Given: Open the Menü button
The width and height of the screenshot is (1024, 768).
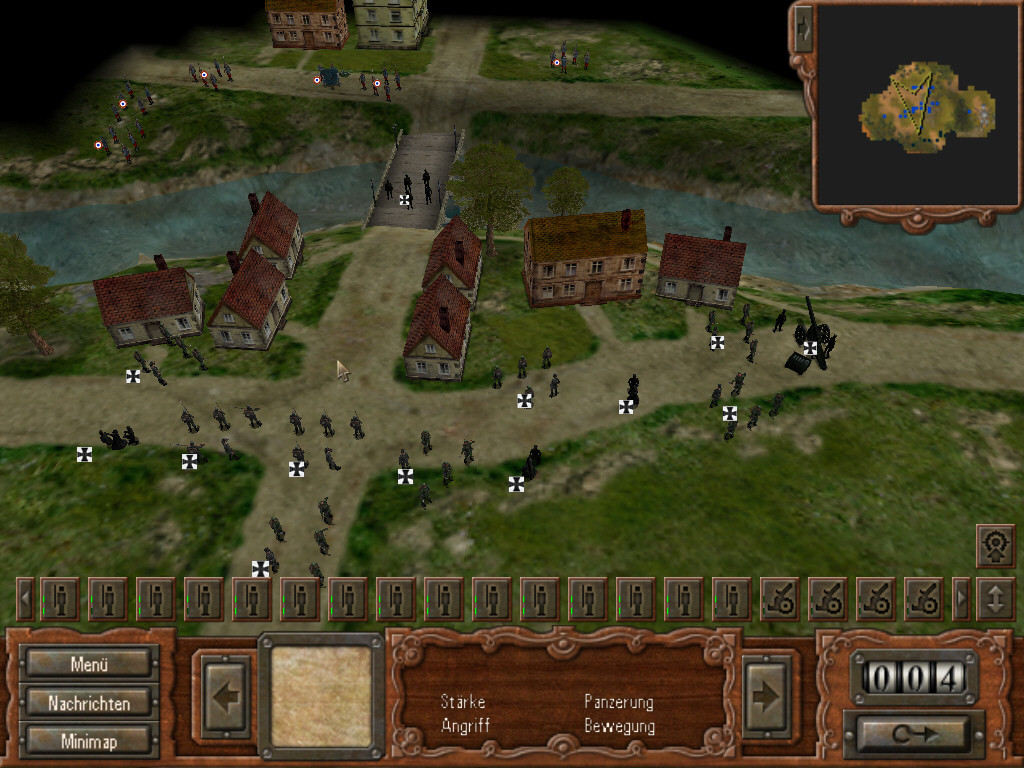Looking at the screenshot, I should click(90, 663).
